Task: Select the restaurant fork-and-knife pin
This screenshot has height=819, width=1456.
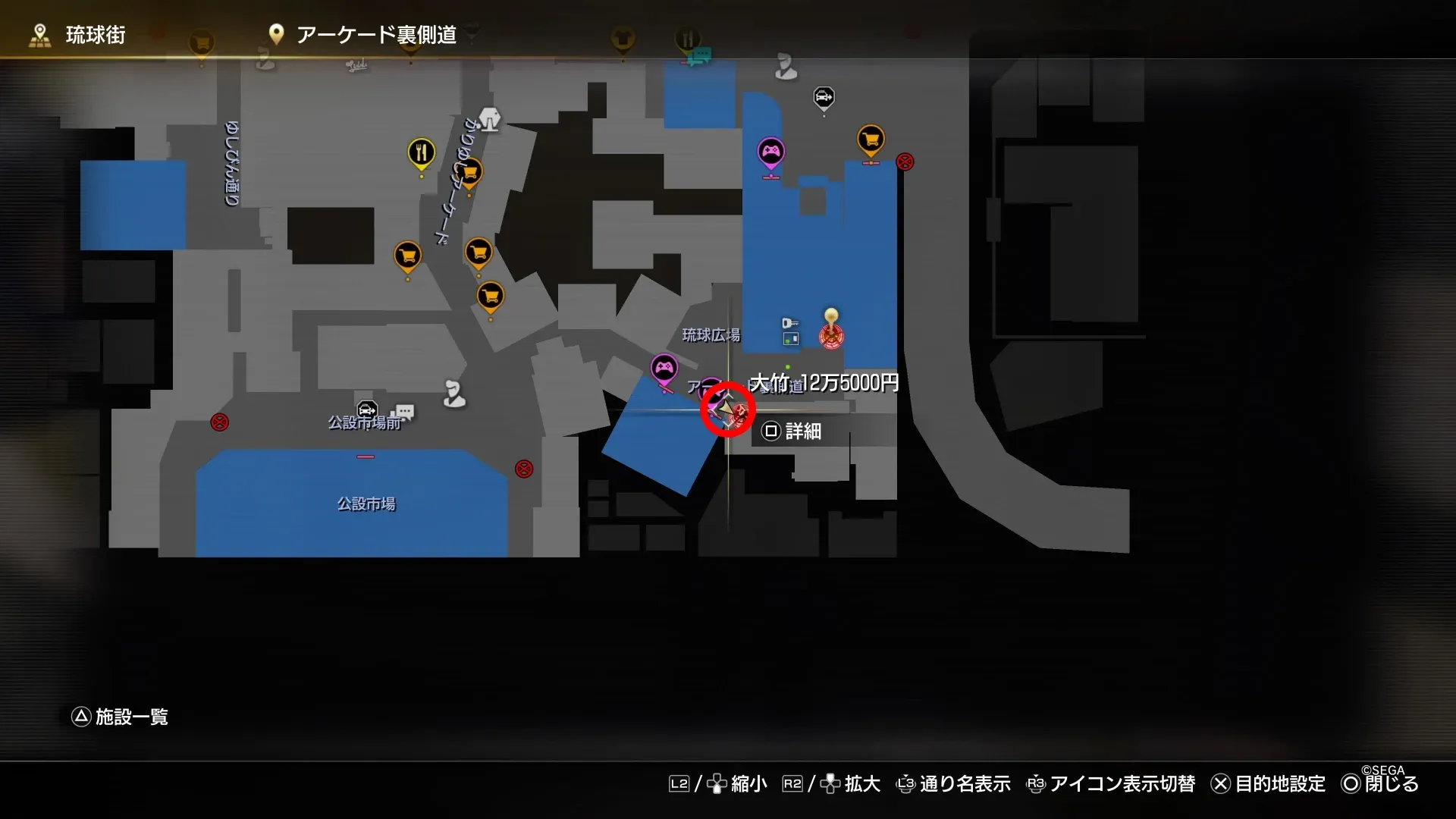Action: tap(420, 151)
